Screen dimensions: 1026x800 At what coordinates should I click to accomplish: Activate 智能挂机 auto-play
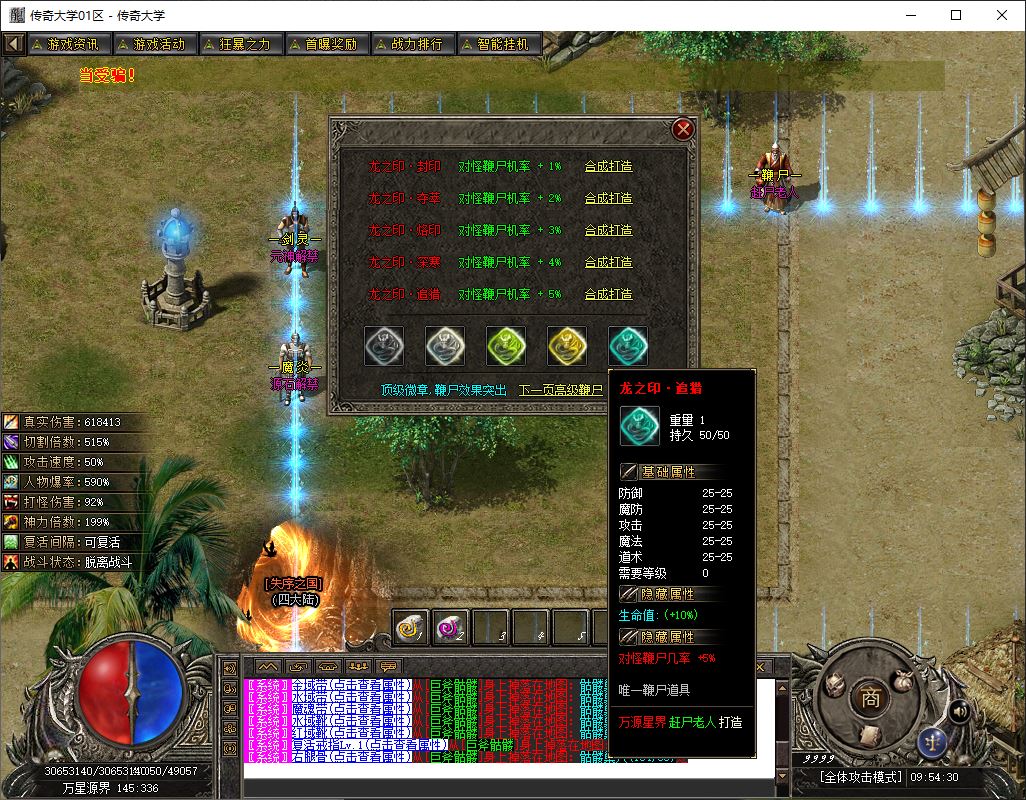point(497,44)
